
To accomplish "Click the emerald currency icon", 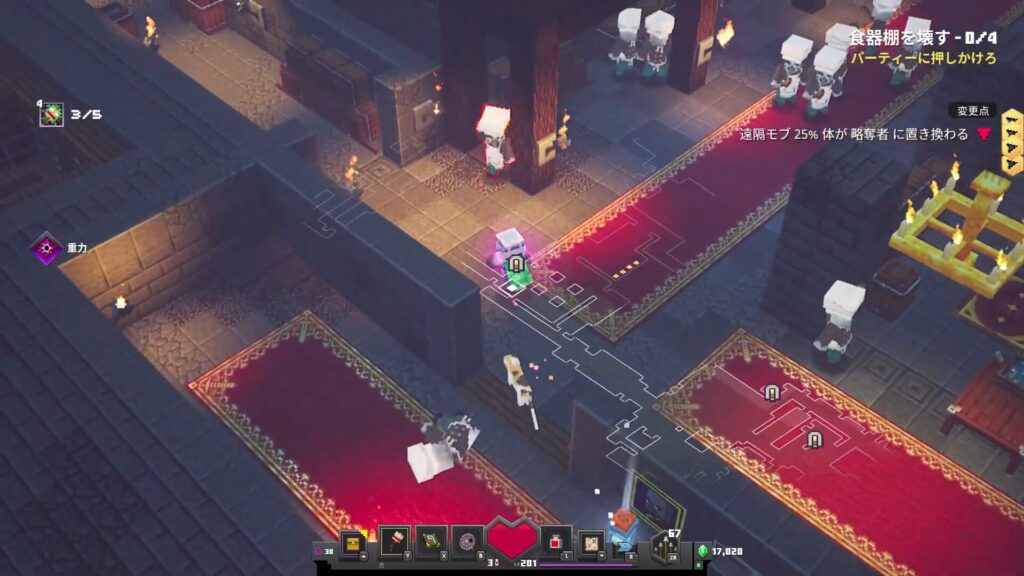I will tap(702, 550).
